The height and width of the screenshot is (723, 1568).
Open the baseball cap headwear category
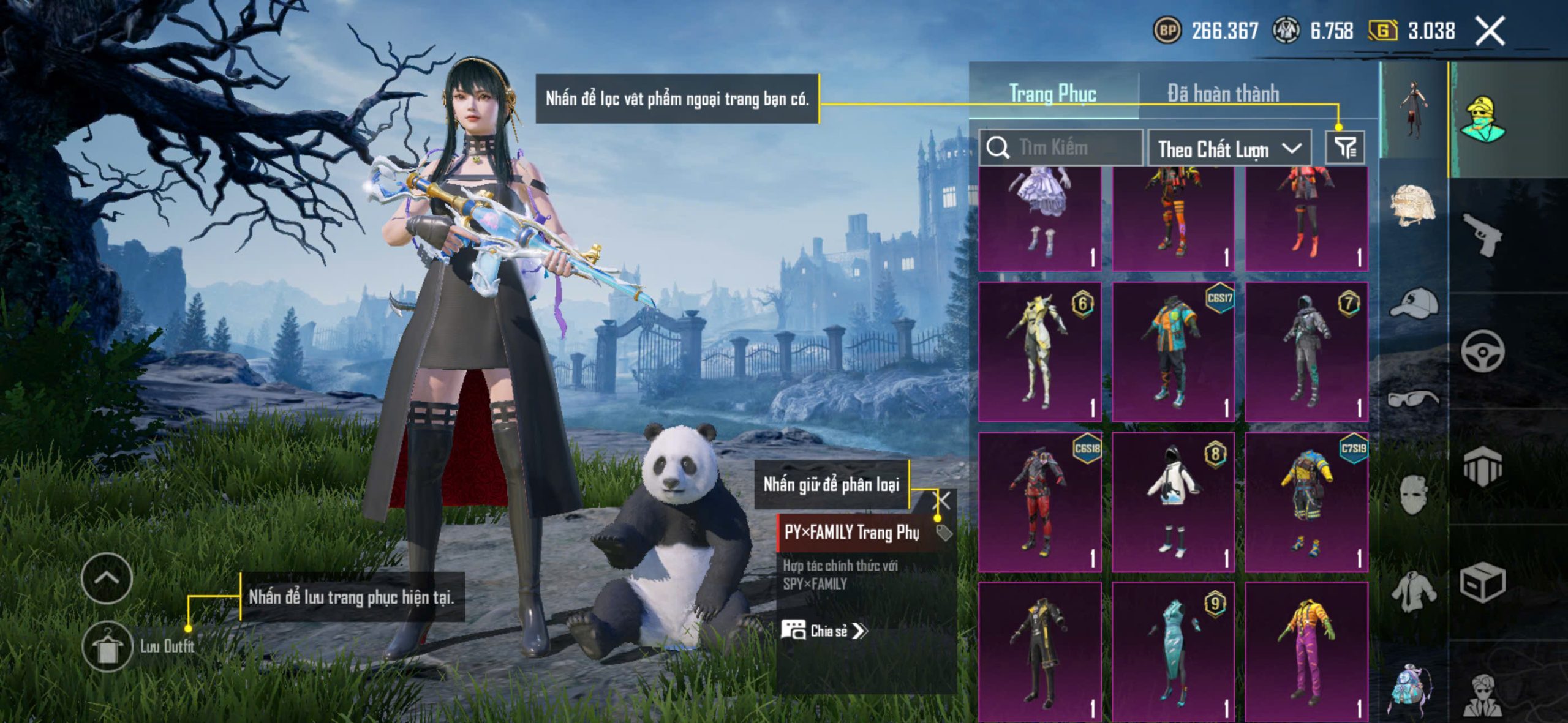click(1412, 303)
